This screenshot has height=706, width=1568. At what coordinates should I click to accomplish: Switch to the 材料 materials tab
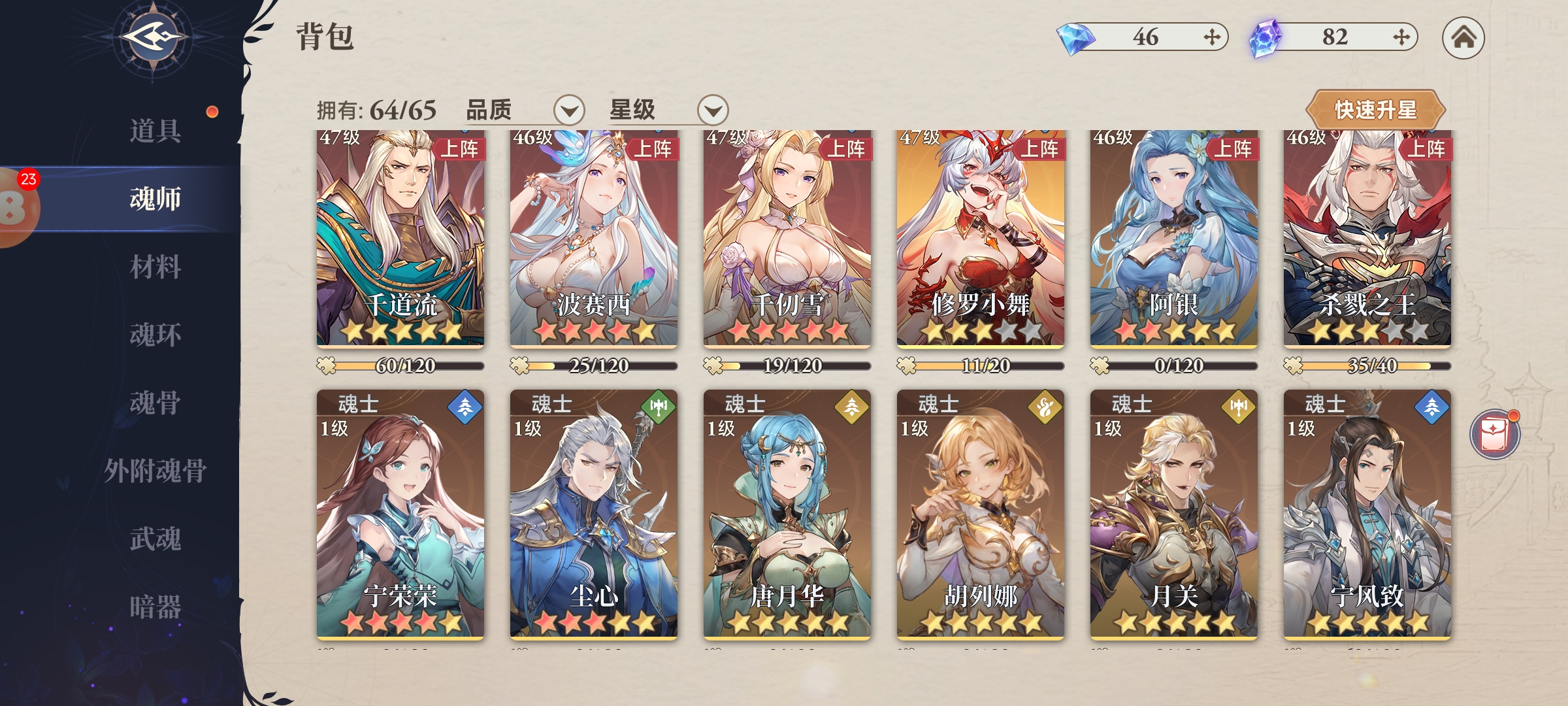tap(155, 267)
